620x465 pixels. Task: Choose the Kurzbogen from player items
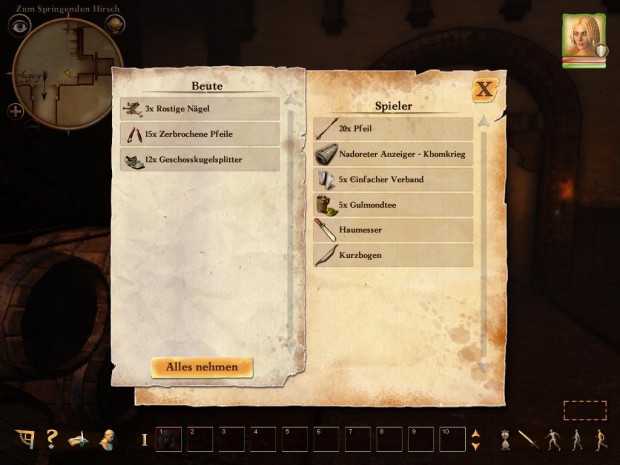click(x=393, y=255)
